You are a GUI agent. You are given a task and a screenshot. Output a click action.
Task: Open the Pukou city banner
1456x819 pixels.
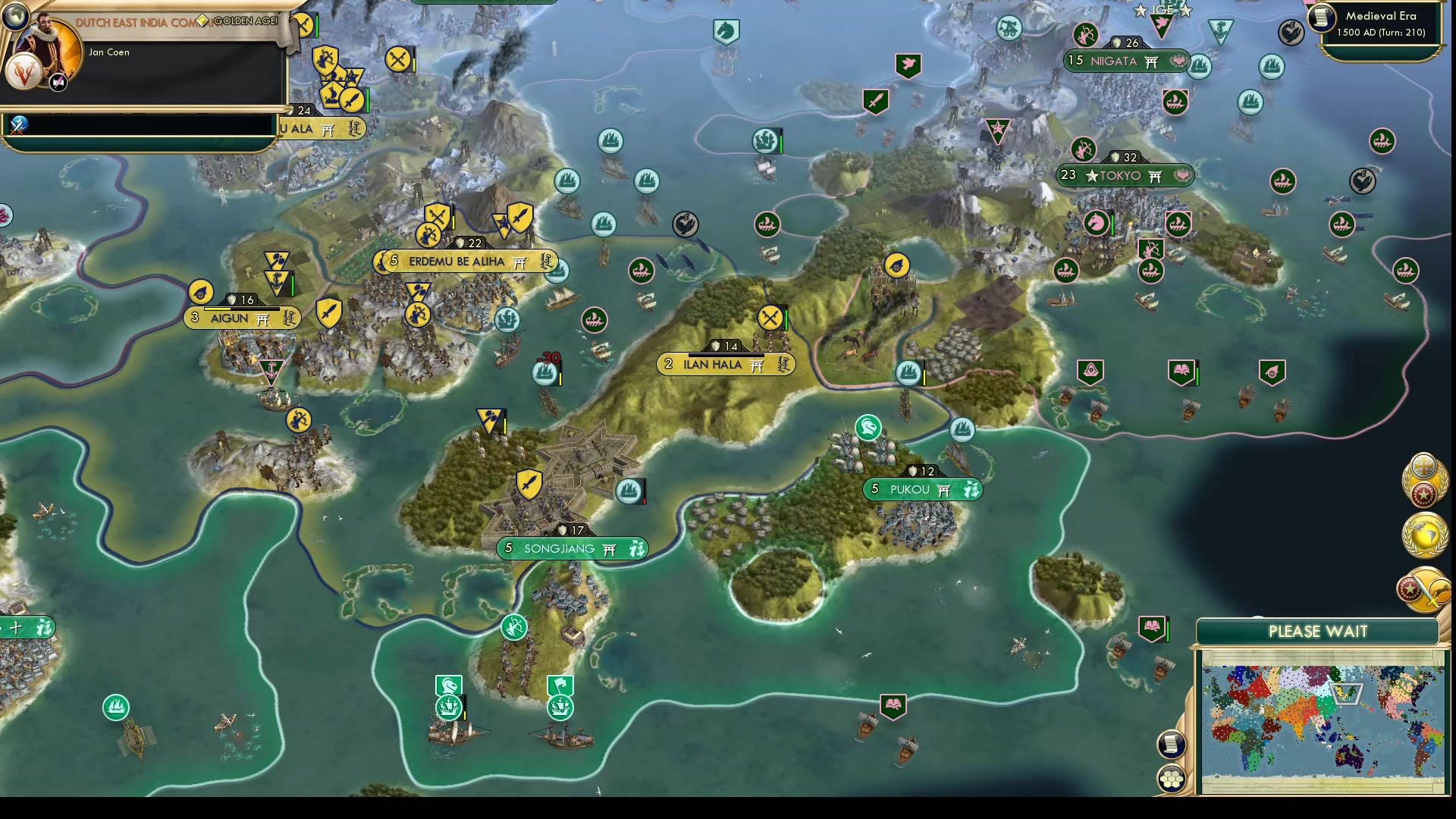922,490
